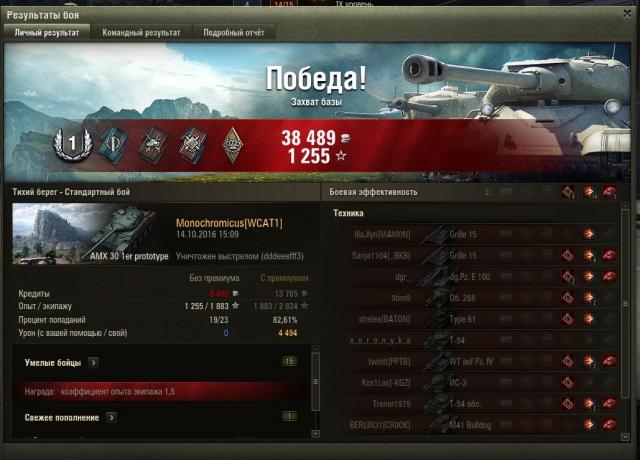
Task: Click the AMX 30 1er prototype vehicle thumbnail
Action: tap(90, 236)
